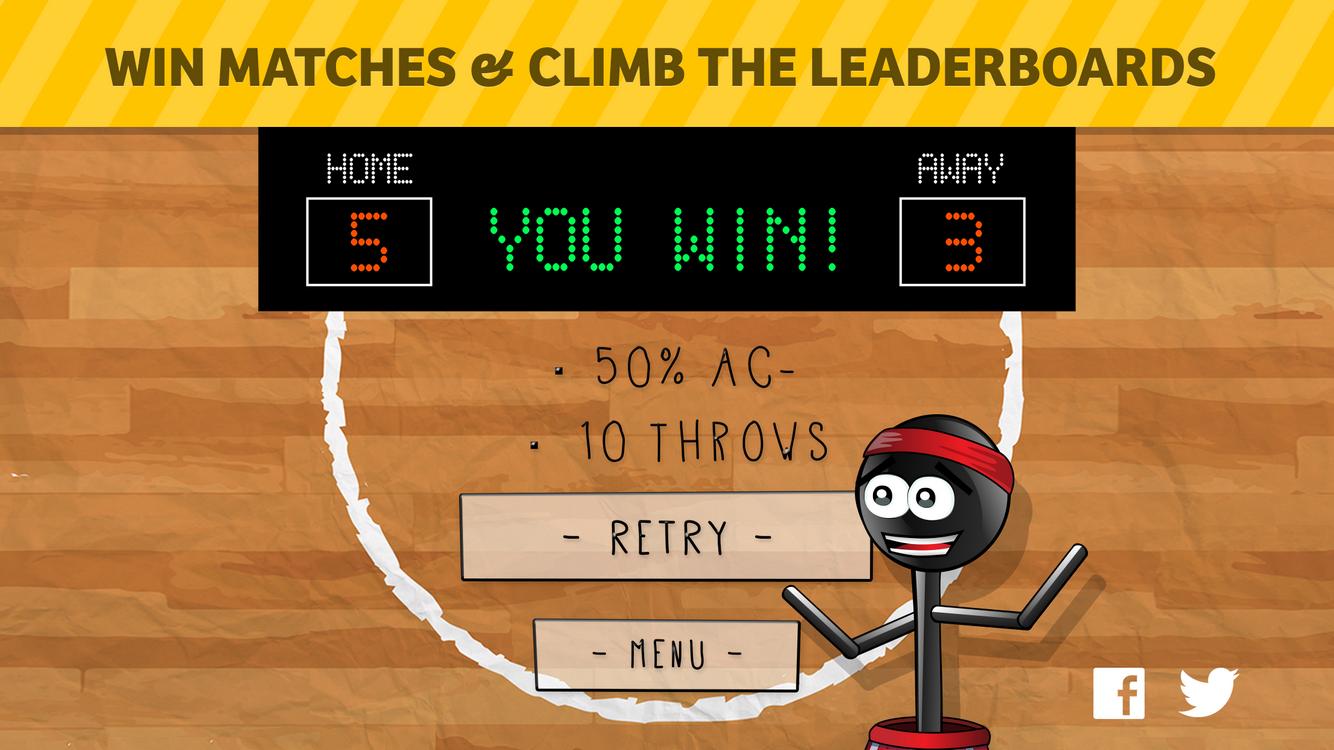The height and width of the screenshot is (750, 1334).
Task: Tap the green YOU WIN! message
Action: tap(662, 240)
